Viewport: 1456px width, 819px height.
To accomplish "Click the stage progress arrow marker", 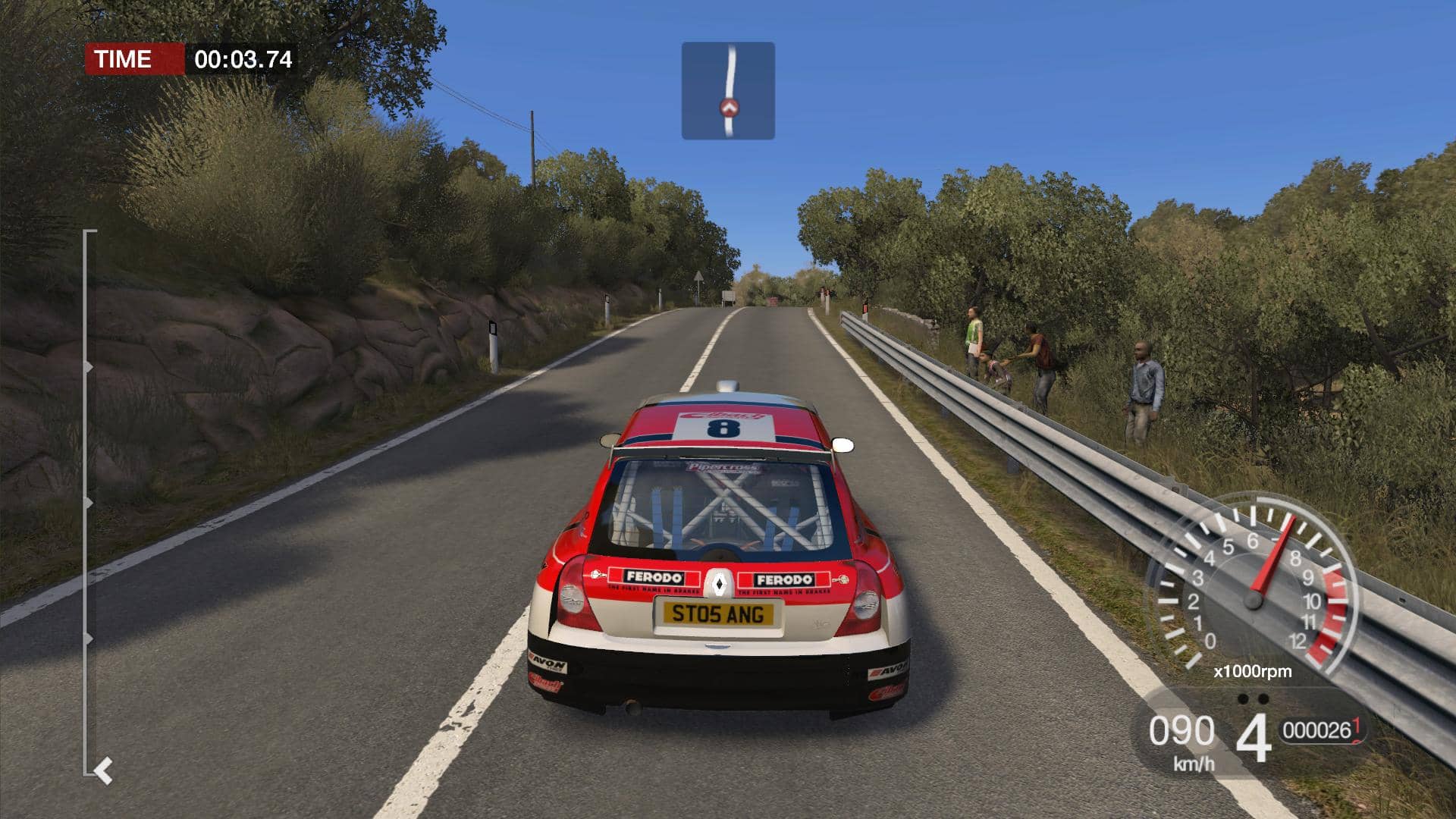I will click(104, 771).
